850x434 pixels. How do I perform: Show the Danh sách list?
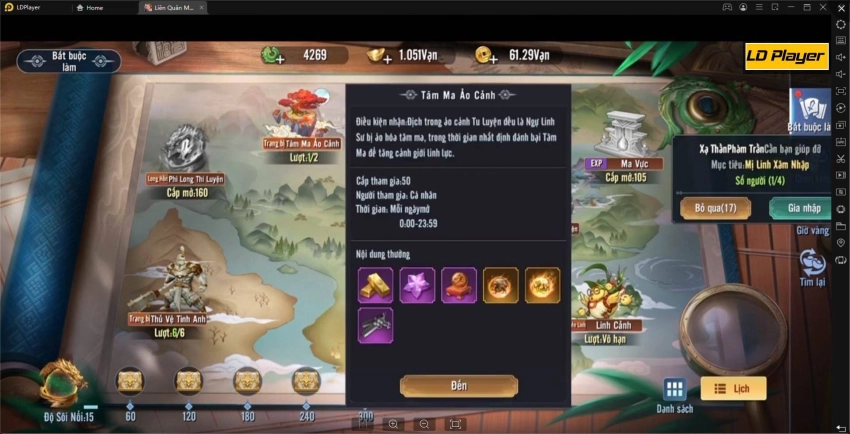pos(675,394)
